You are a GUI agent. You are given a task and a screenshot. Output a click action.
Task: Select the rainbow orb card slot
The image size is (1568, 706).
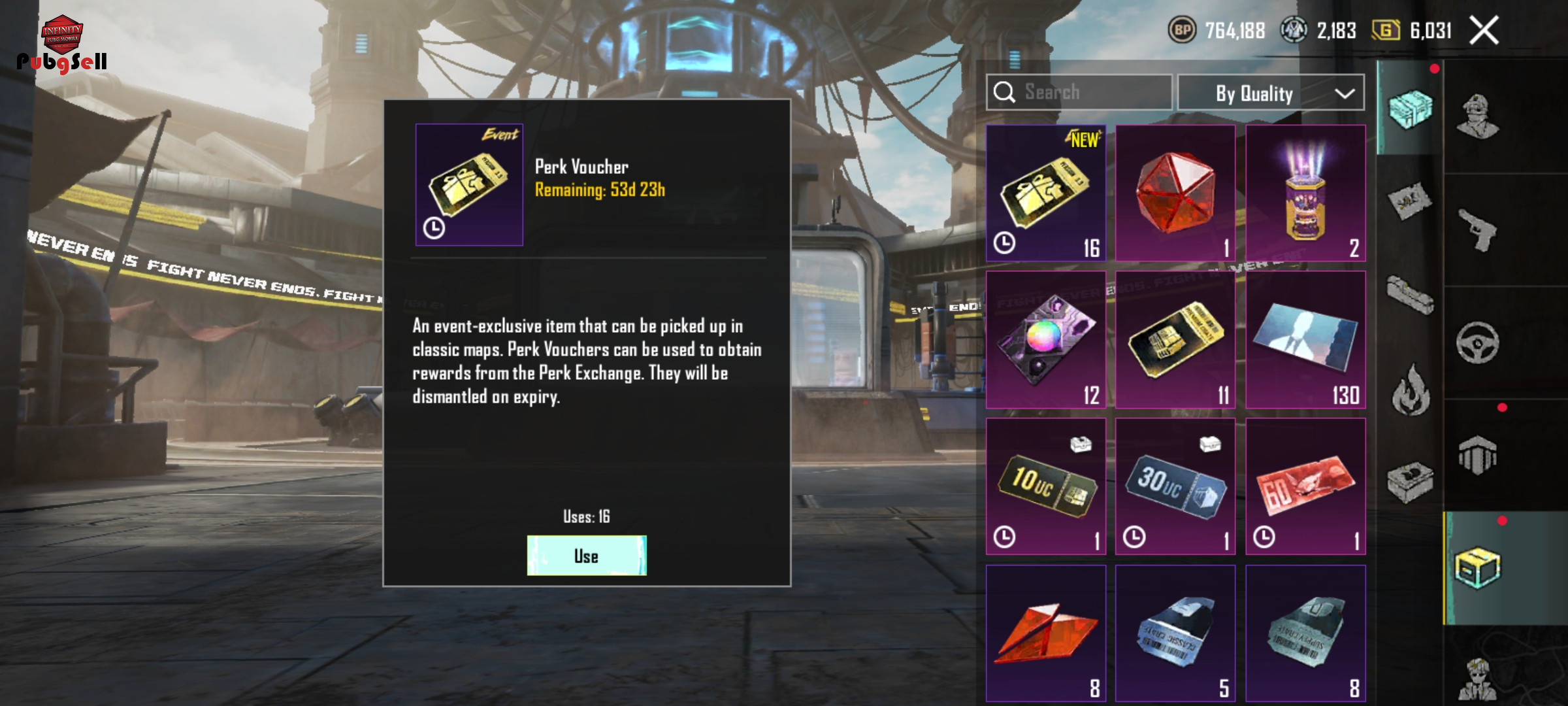pos(1045,340)
